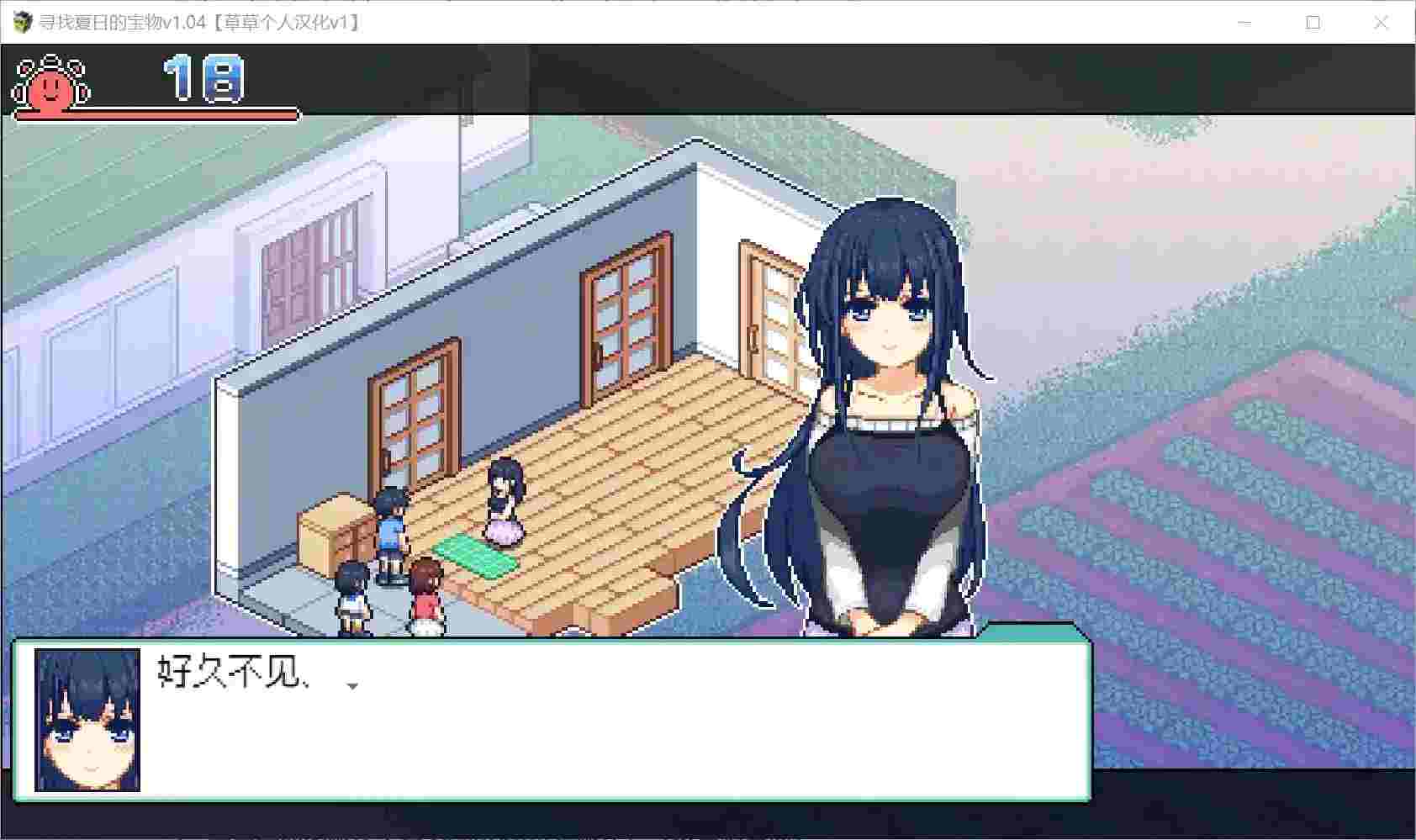
Task: Click the dialogue advance arrow
Action: [353, 687]
